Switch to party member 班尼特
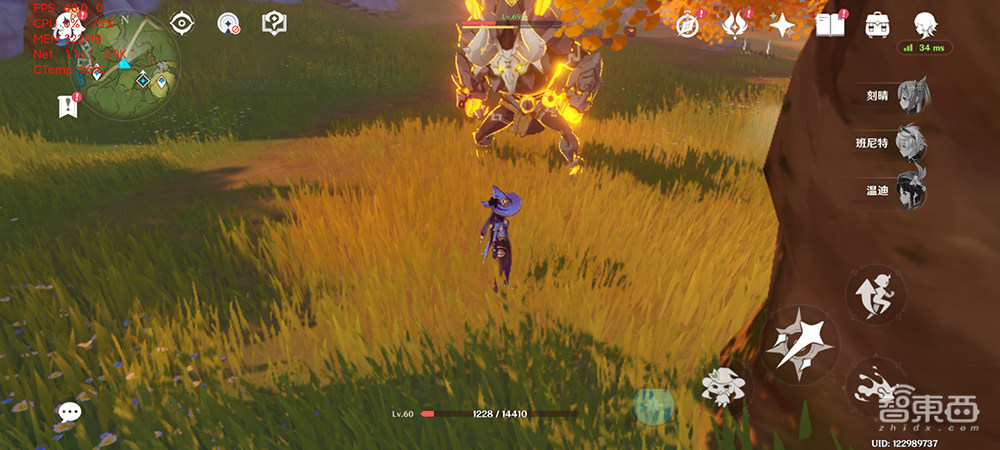The height and width of the screenshot is (450, 1000). point(910,143)
